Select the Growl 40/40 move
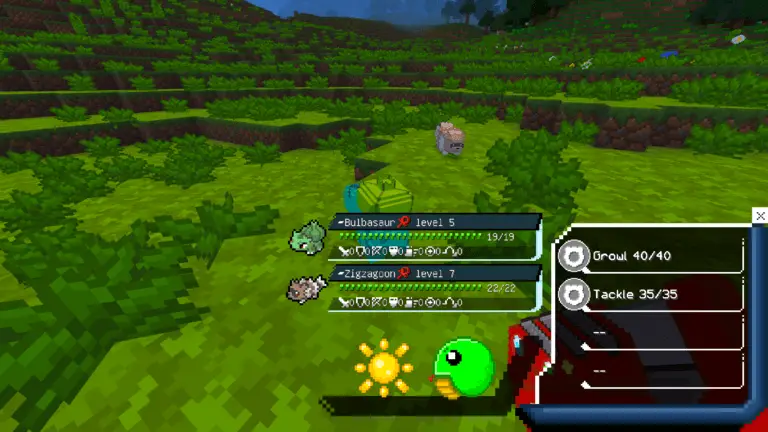The height and width of the screenshot is (432, 768). tap(650, 256)
